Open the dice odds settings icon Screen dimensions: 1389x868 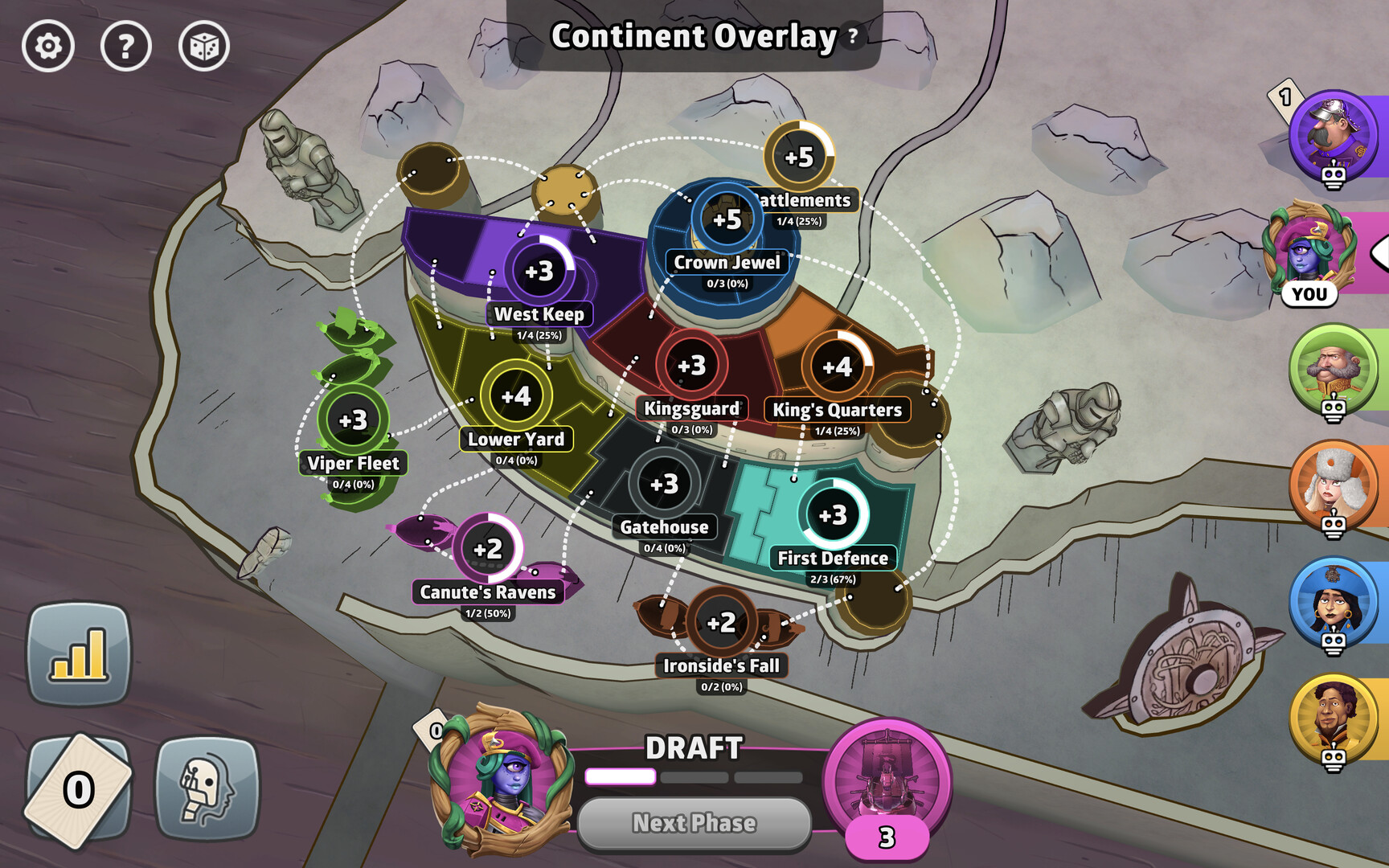tap(206, 47)
